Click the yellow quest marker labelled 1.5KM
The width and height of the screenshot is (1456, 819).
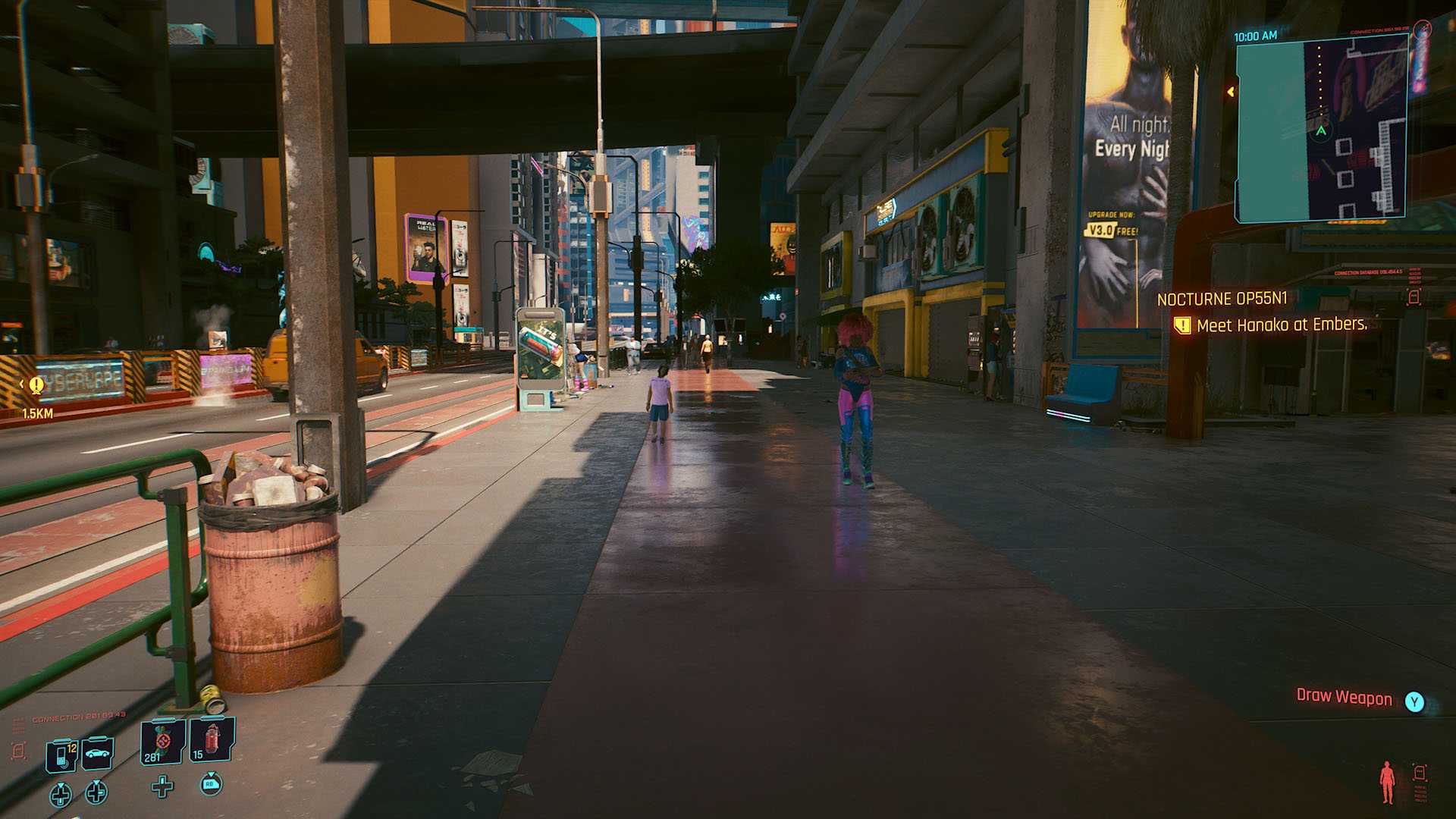[x=36, y=386]
